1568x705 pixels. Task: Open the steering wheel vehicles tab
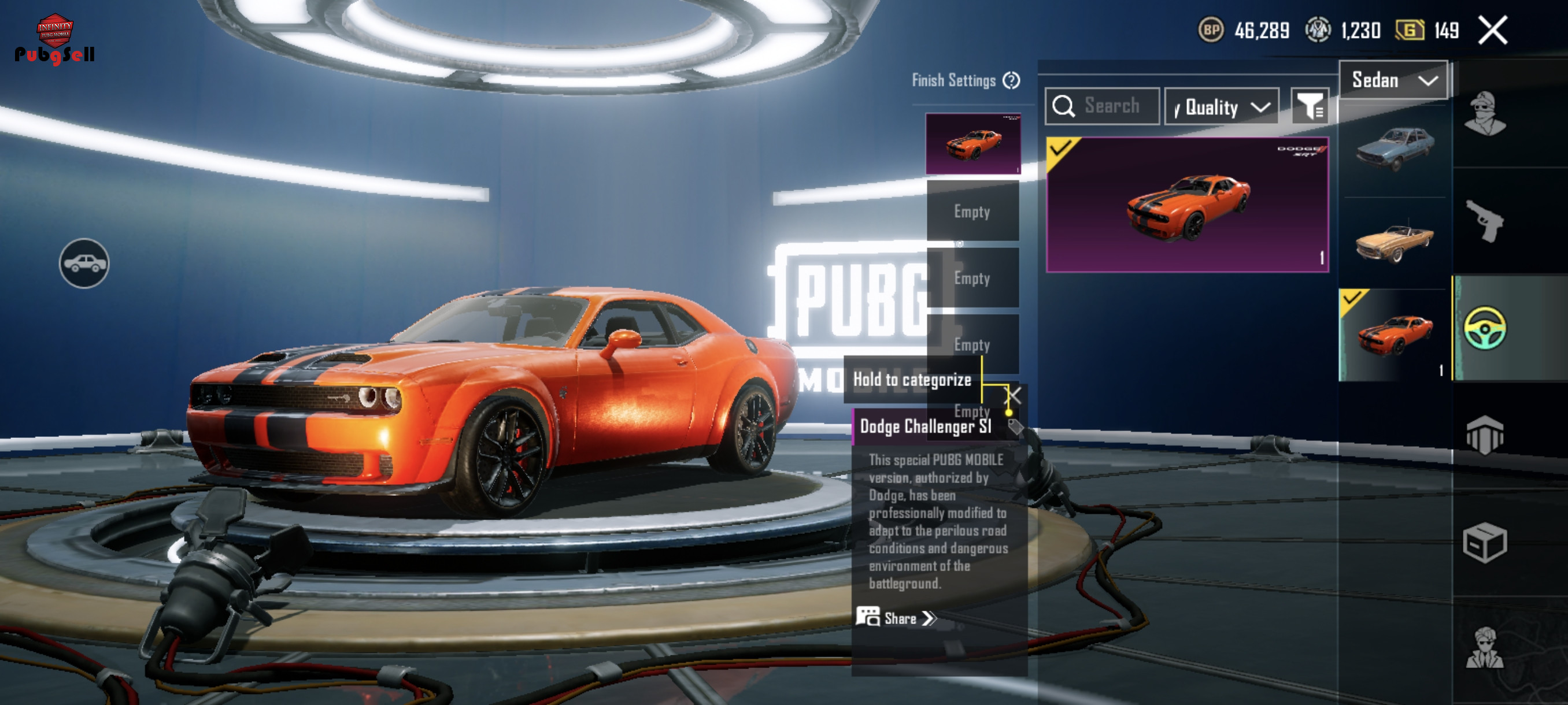[x=1485, y=328]
